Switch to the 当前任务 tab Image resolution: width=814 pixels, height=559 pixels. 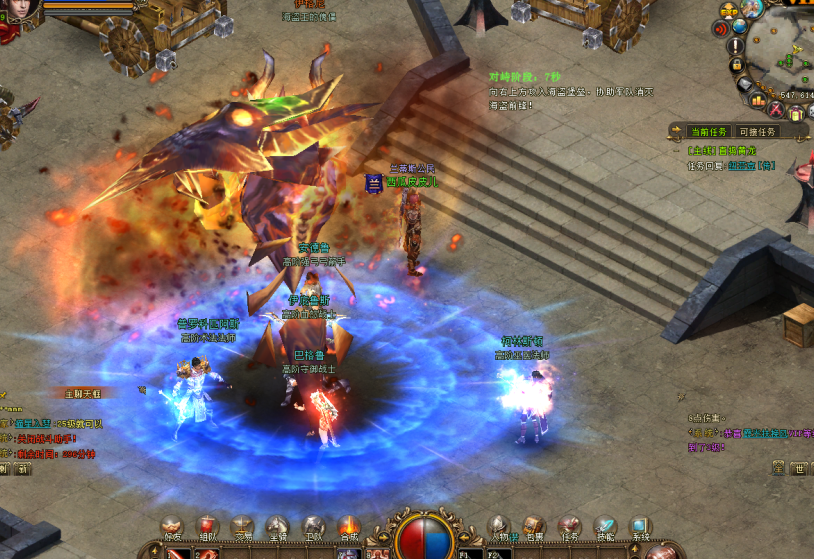click(708, 132)
